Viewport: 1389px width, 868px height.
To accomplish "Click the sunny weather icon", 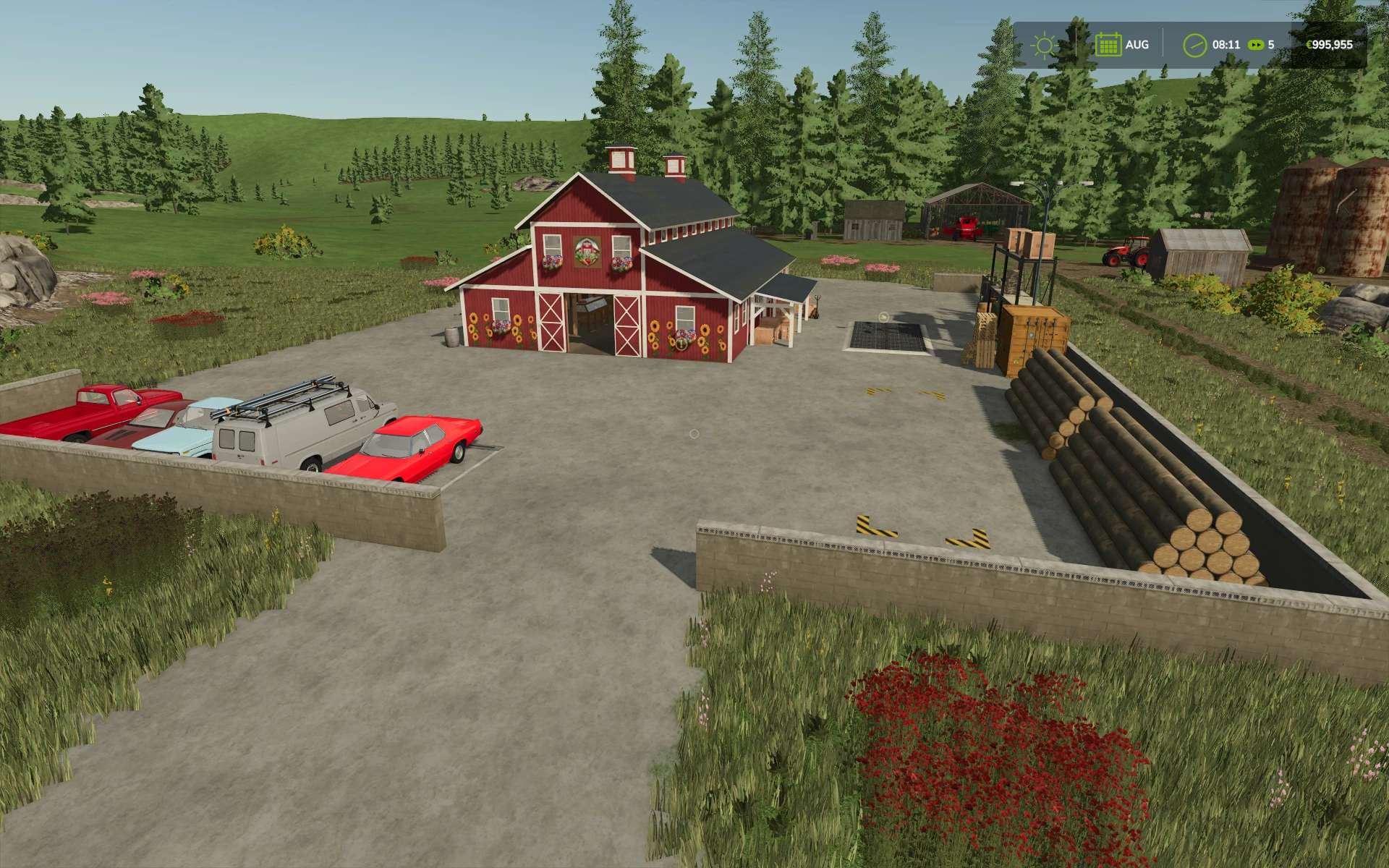I will [1044, 46].
